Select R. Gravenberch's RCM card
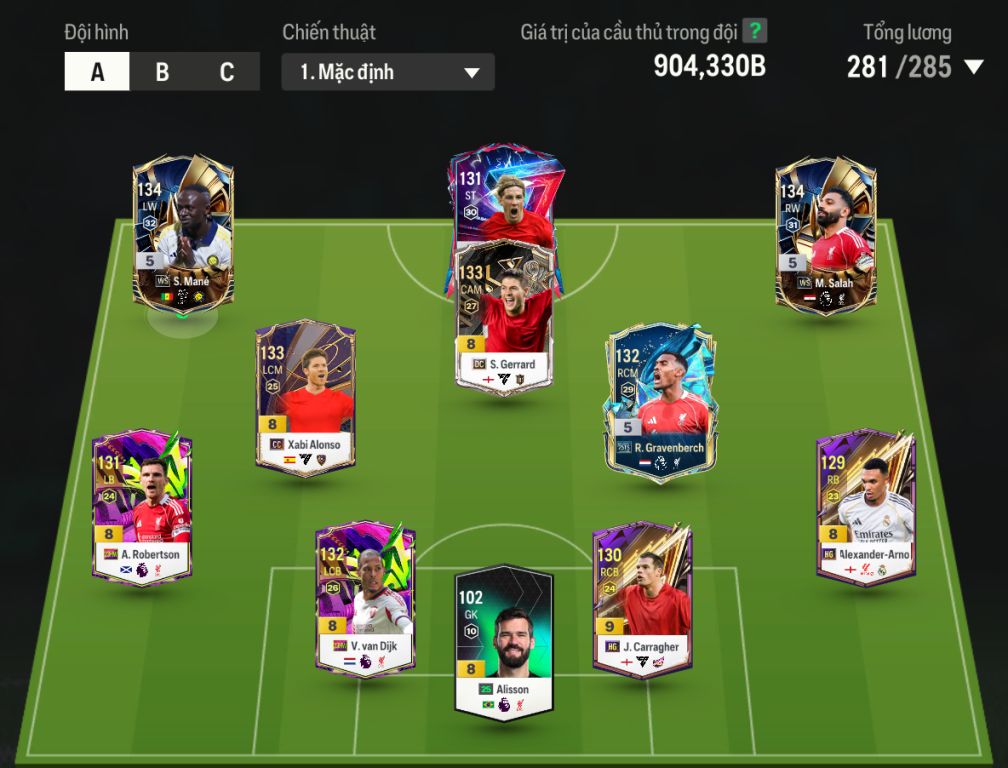The image size is (1008, 768). tap(660, 400)
